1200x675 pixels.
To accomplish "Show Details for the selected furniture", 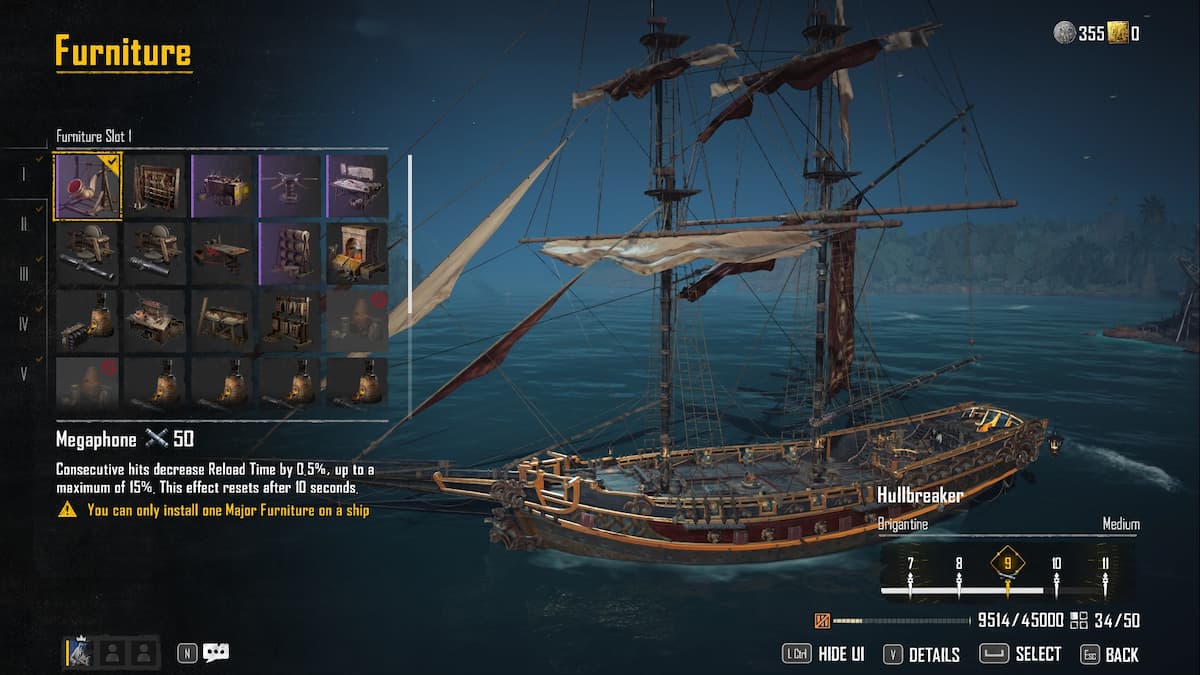I will pyautogui.click(x=933, y=655).
